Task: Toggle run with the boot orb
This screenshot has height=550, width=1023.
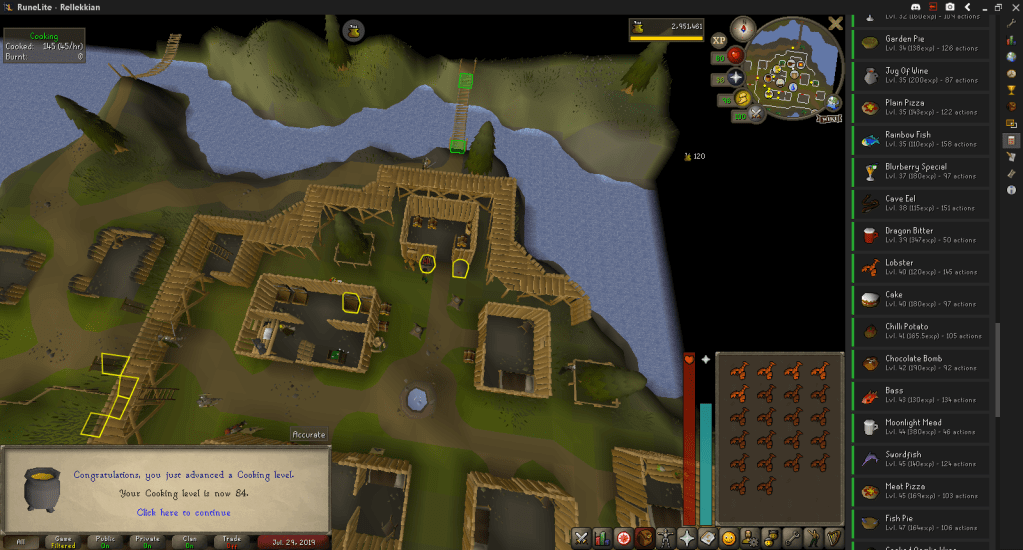Action: pos(741,98)
